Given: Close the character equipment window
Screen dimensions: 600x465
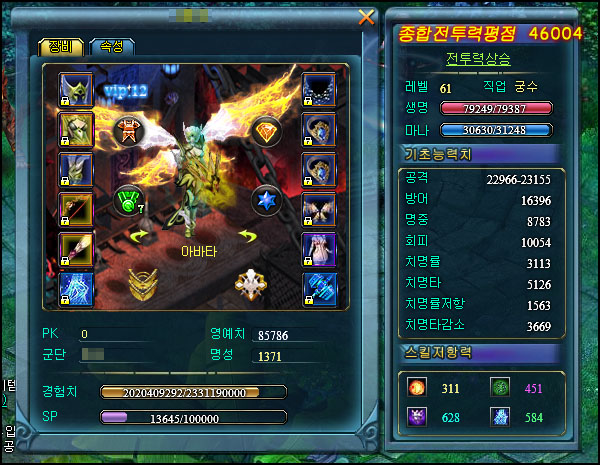Looking at the screenshot, I should 366,17.
